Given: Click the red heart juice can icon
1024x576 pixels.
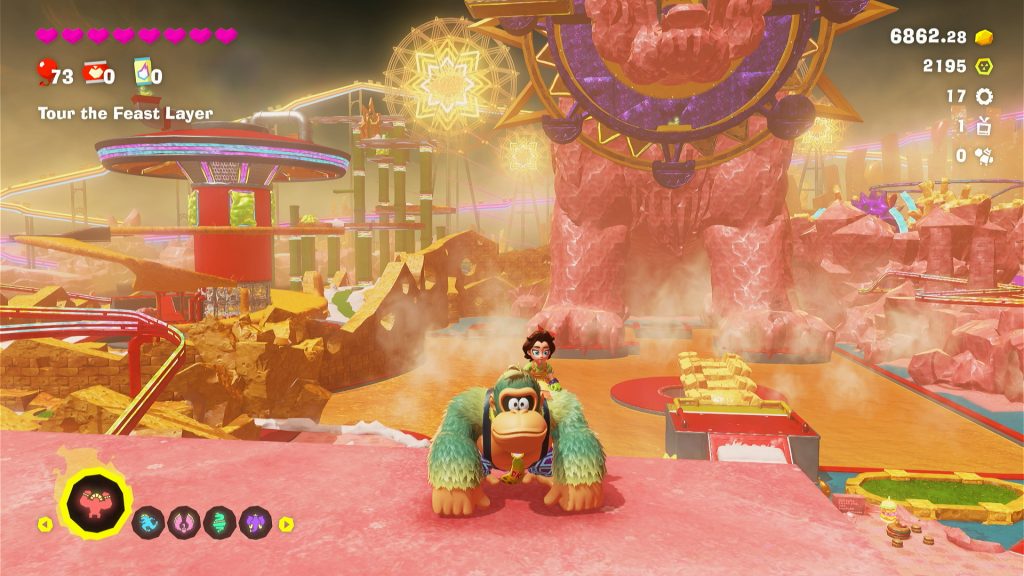Looking at the screenshot, I should [x=95, y=73].
